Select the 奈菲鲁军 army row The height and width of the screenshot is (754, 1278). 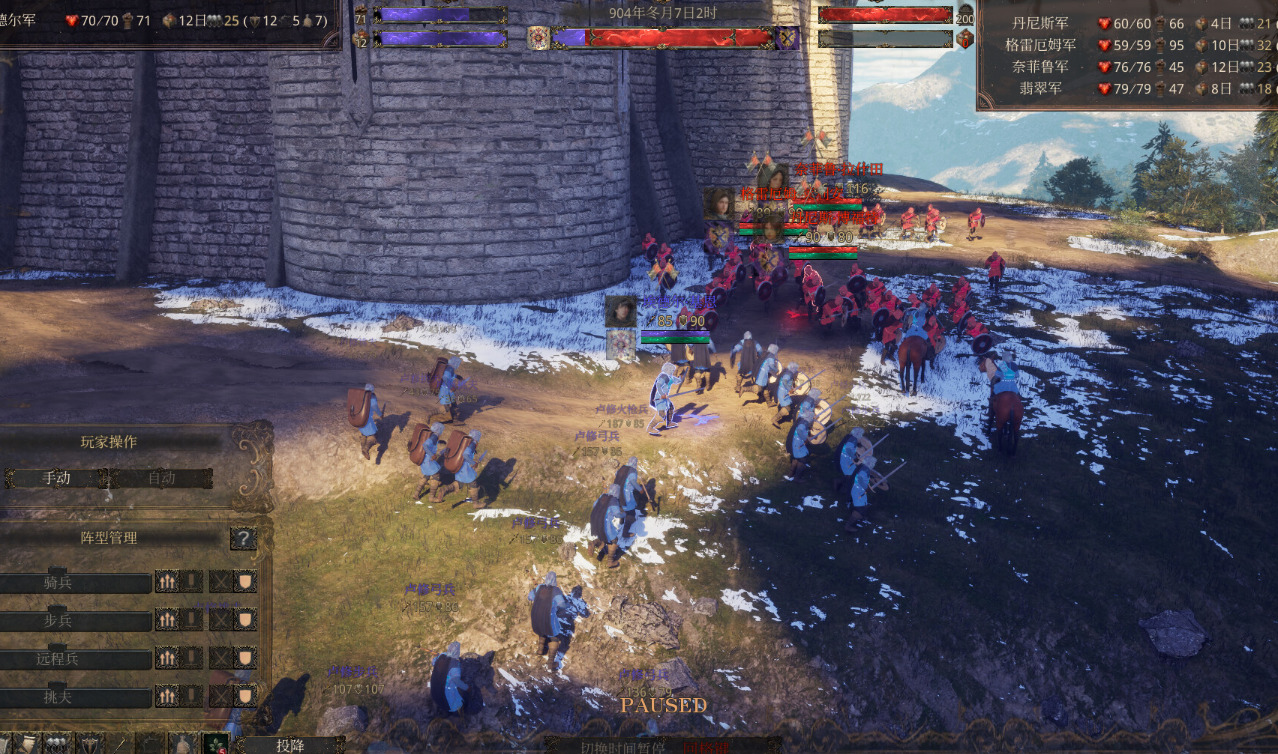click(x=1038, y=66)
